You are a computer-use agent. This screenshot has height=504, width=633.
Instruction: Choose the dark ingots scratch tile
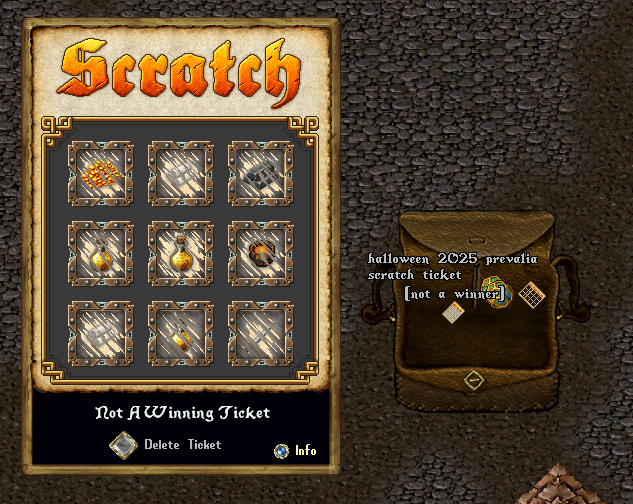260,173
